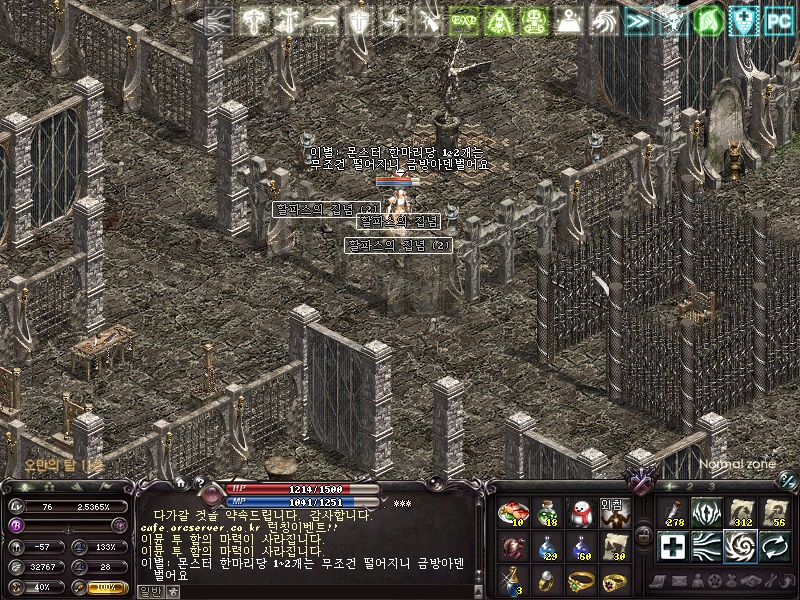Use the scroll with 312 count

tap(740, 514)
